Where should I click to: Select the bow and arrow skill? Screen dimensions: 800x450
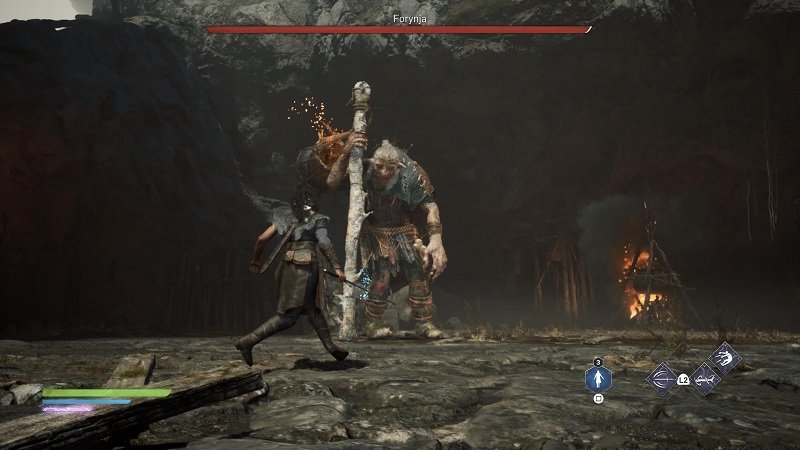click(661, 379)
